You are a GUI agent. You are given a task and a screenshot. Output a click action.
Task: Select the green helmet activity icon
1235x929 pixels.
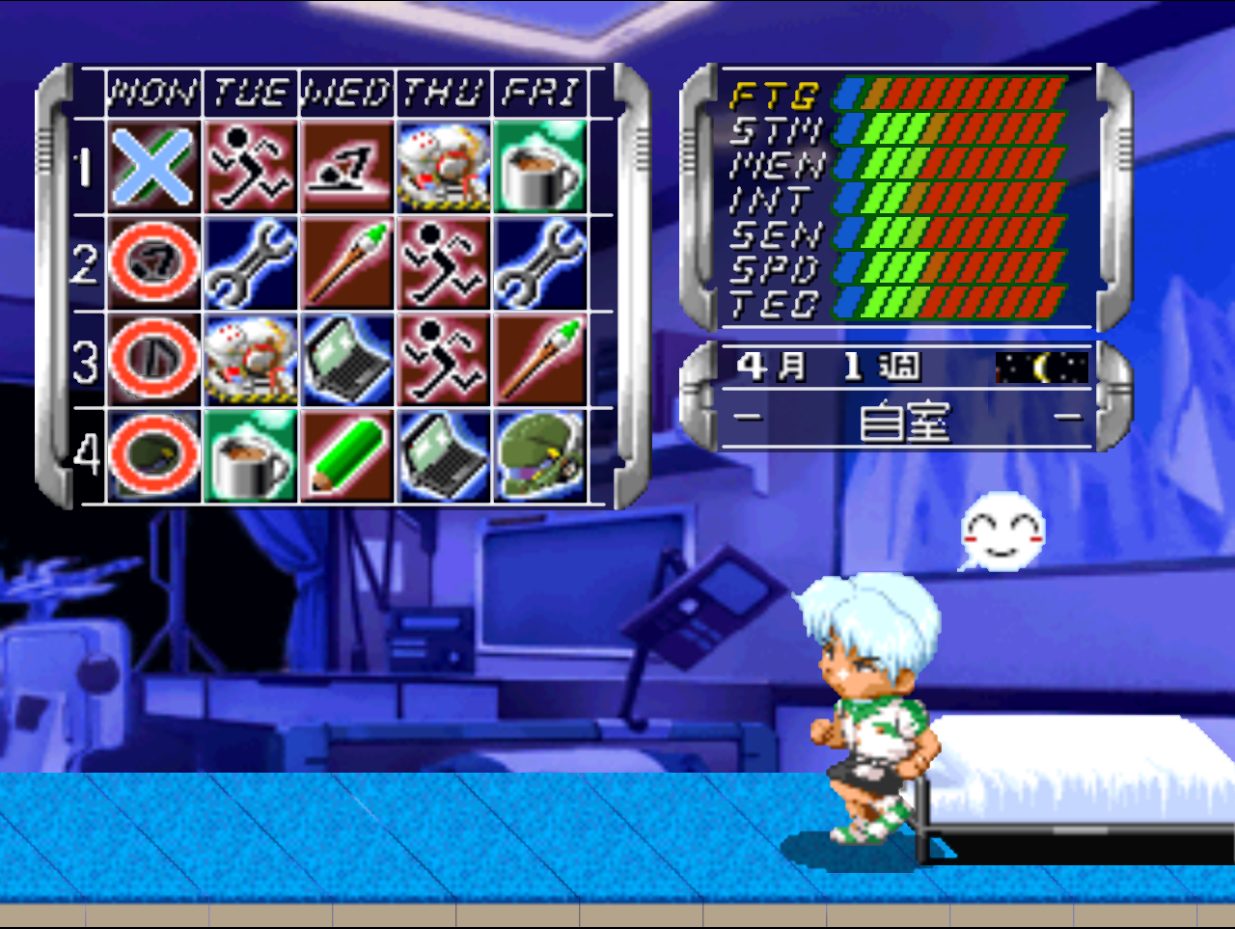540,455
